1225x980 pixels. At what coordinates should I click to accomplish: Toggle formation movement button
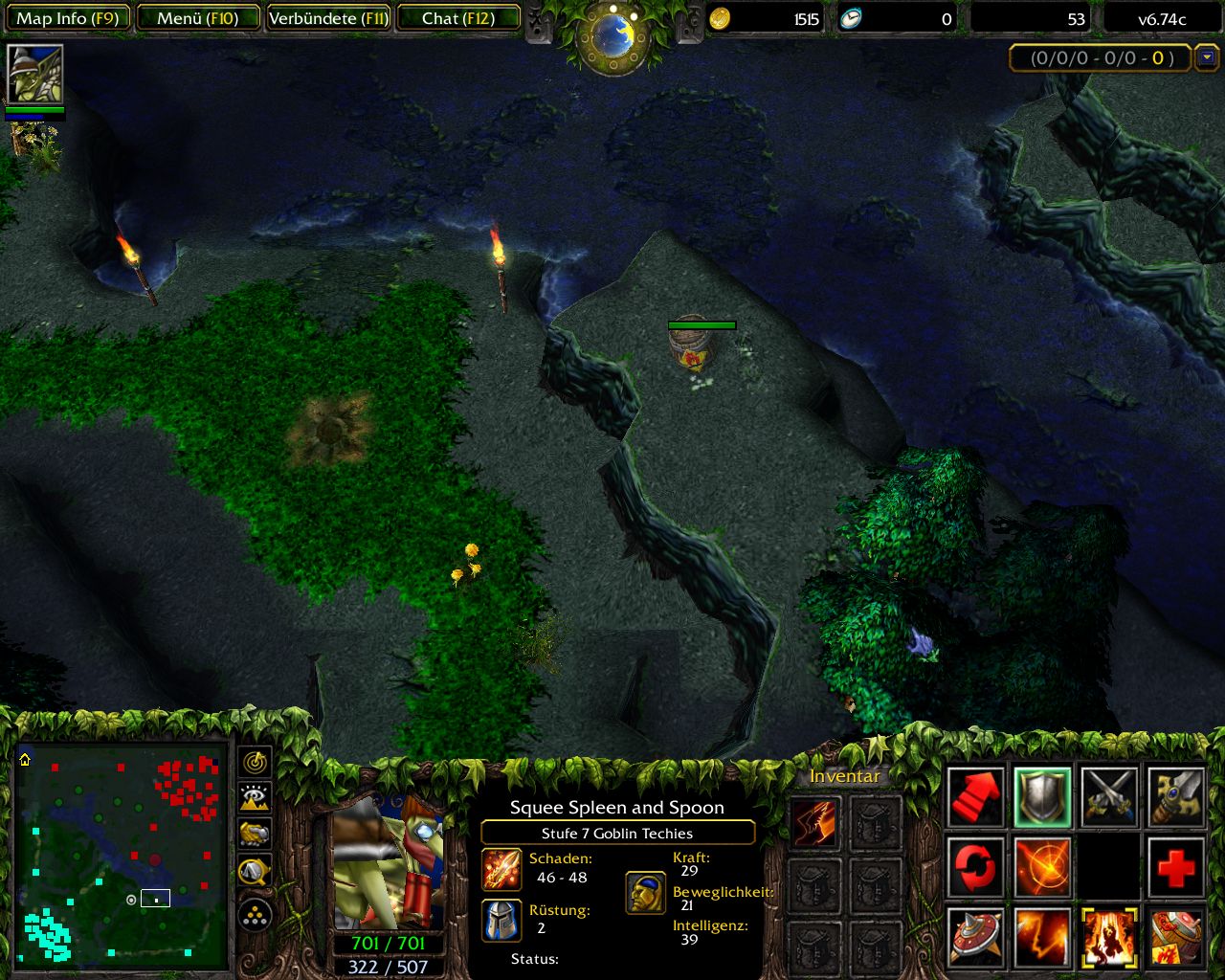point(255,915)
